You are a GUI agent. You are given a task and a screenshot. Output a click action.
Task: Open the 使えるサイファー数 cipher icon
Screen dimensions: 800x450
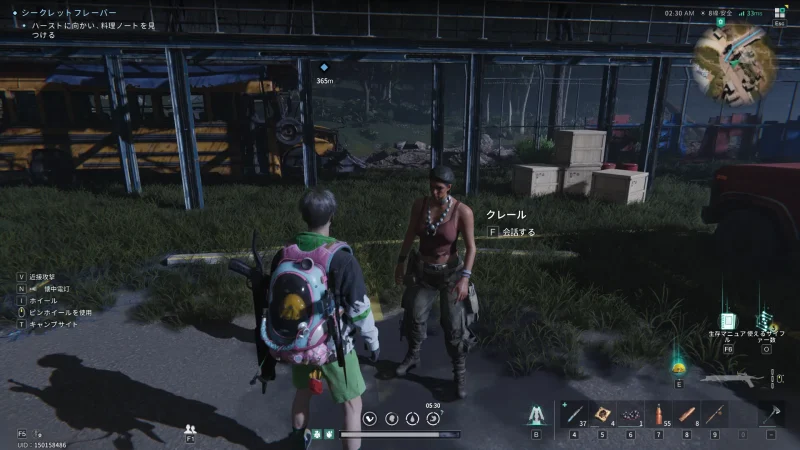pos(766,322)
